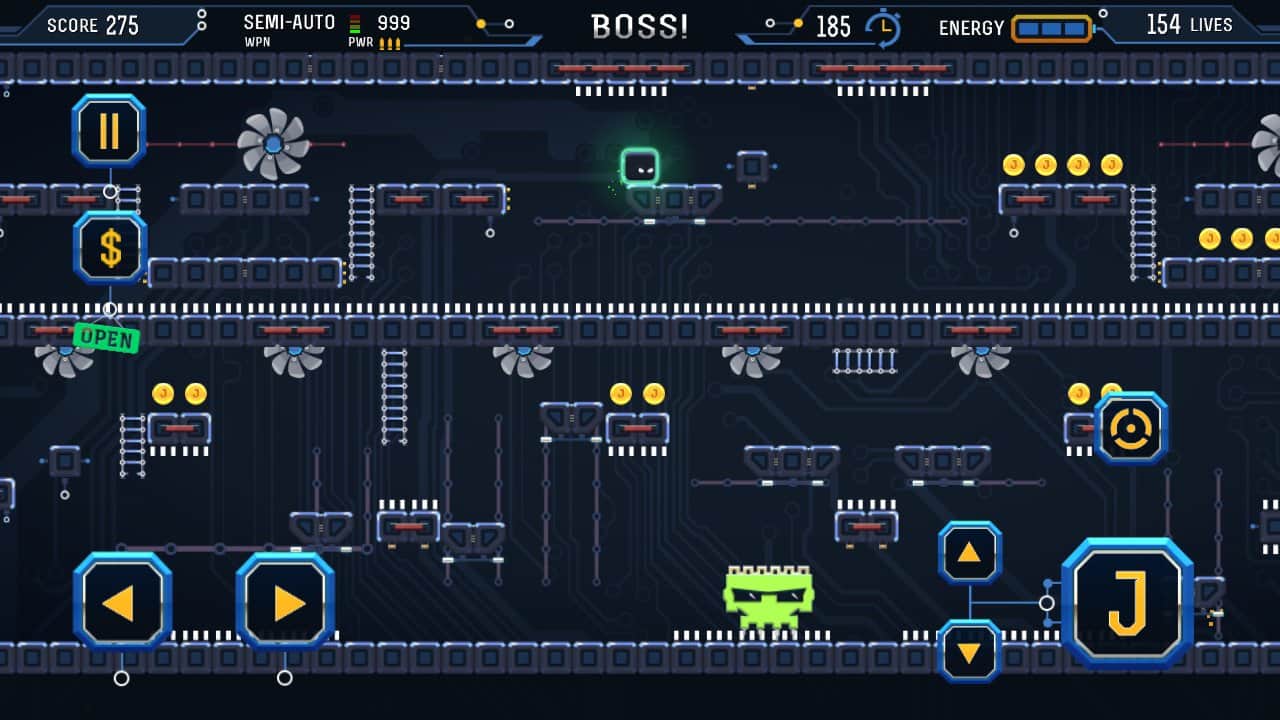1280x720 pixels.
Task: Open the shop with the dollar button
Action: [110, 249]
